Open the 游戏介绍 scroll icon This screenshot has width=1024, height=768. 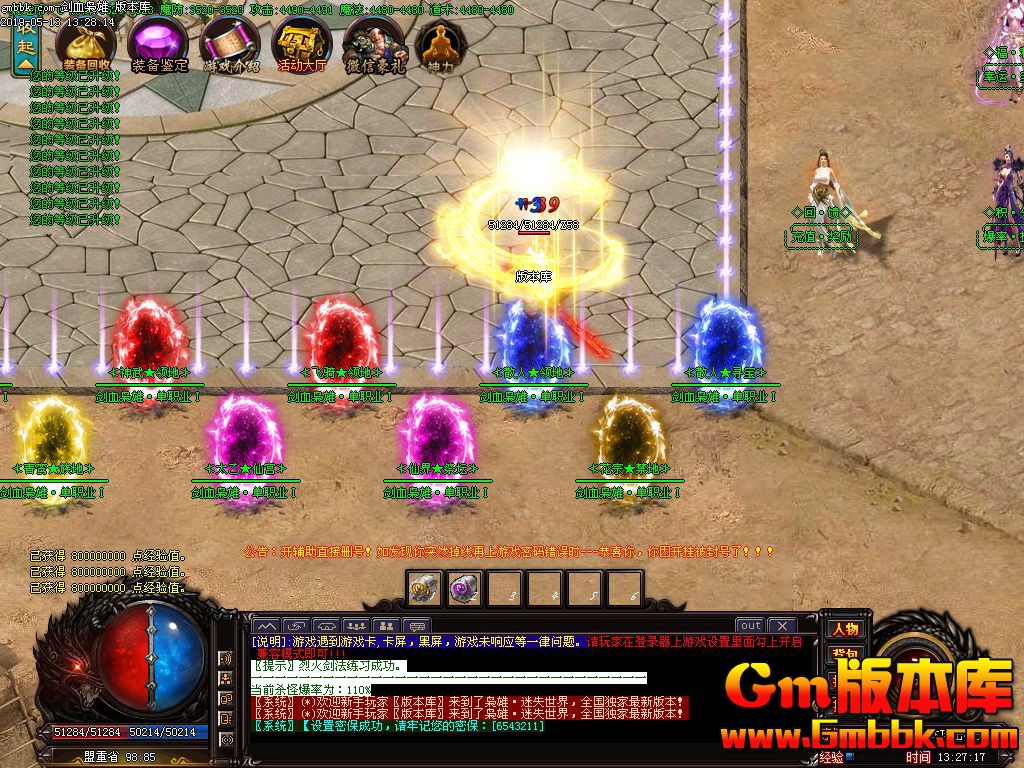click(230, 43)
